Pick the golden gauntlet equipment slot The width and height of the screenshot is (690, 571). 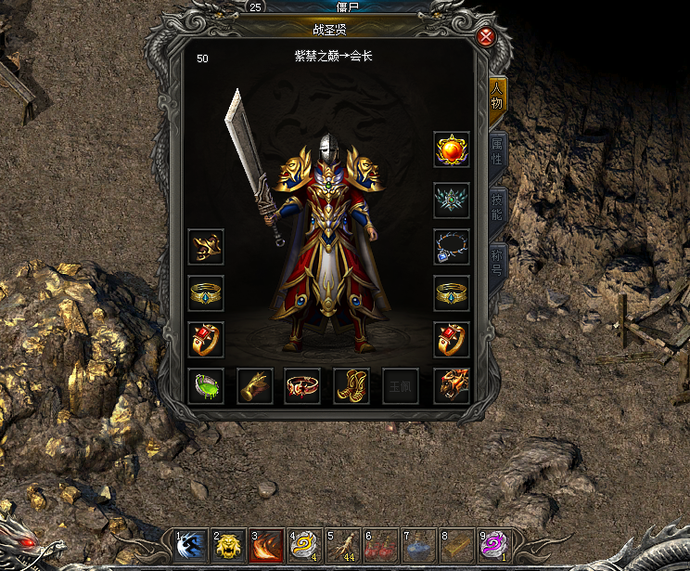[255, 386]
